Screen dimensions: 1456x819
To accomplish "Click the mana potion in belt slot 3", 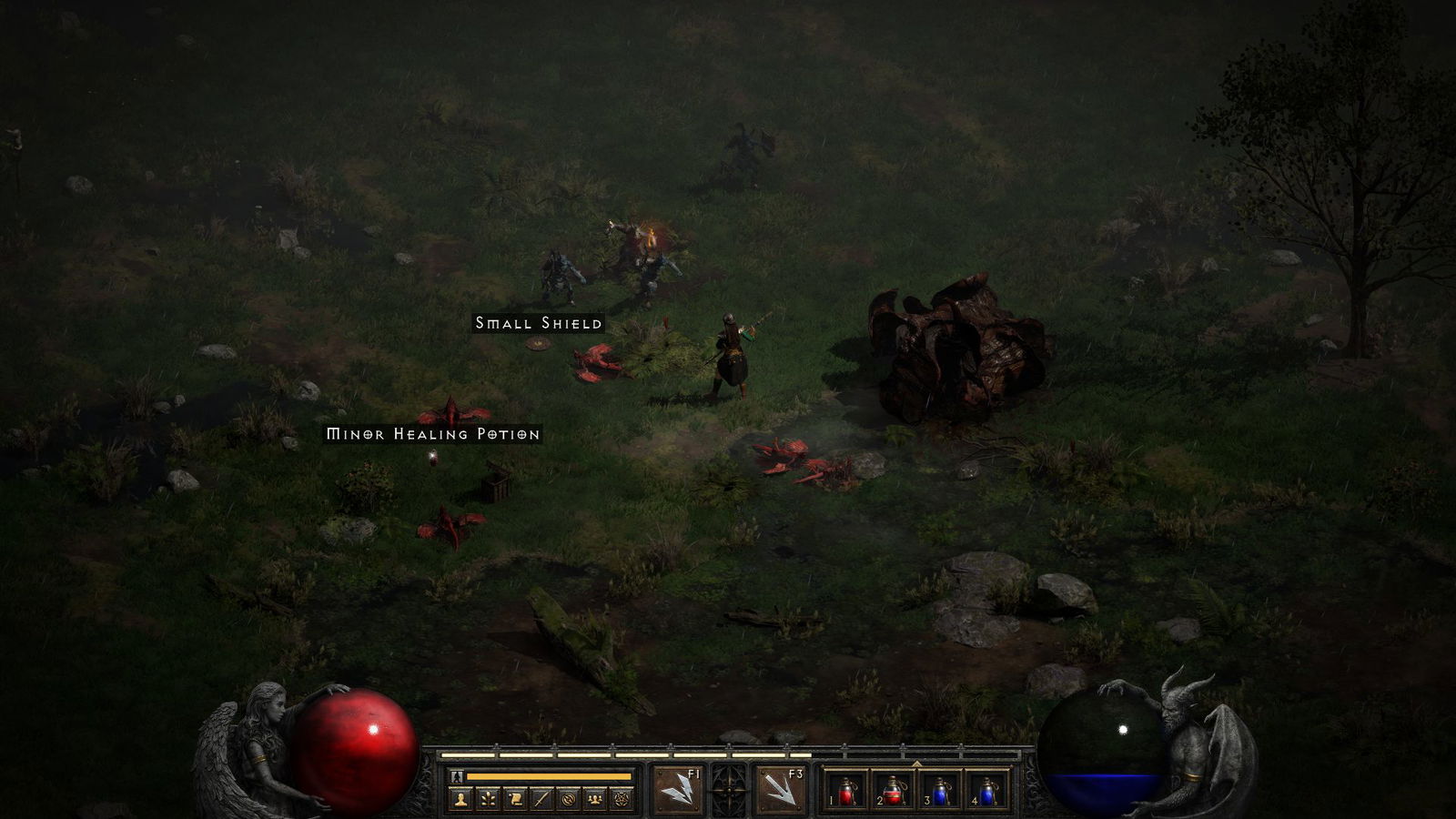I will click(x=940, y=794).
